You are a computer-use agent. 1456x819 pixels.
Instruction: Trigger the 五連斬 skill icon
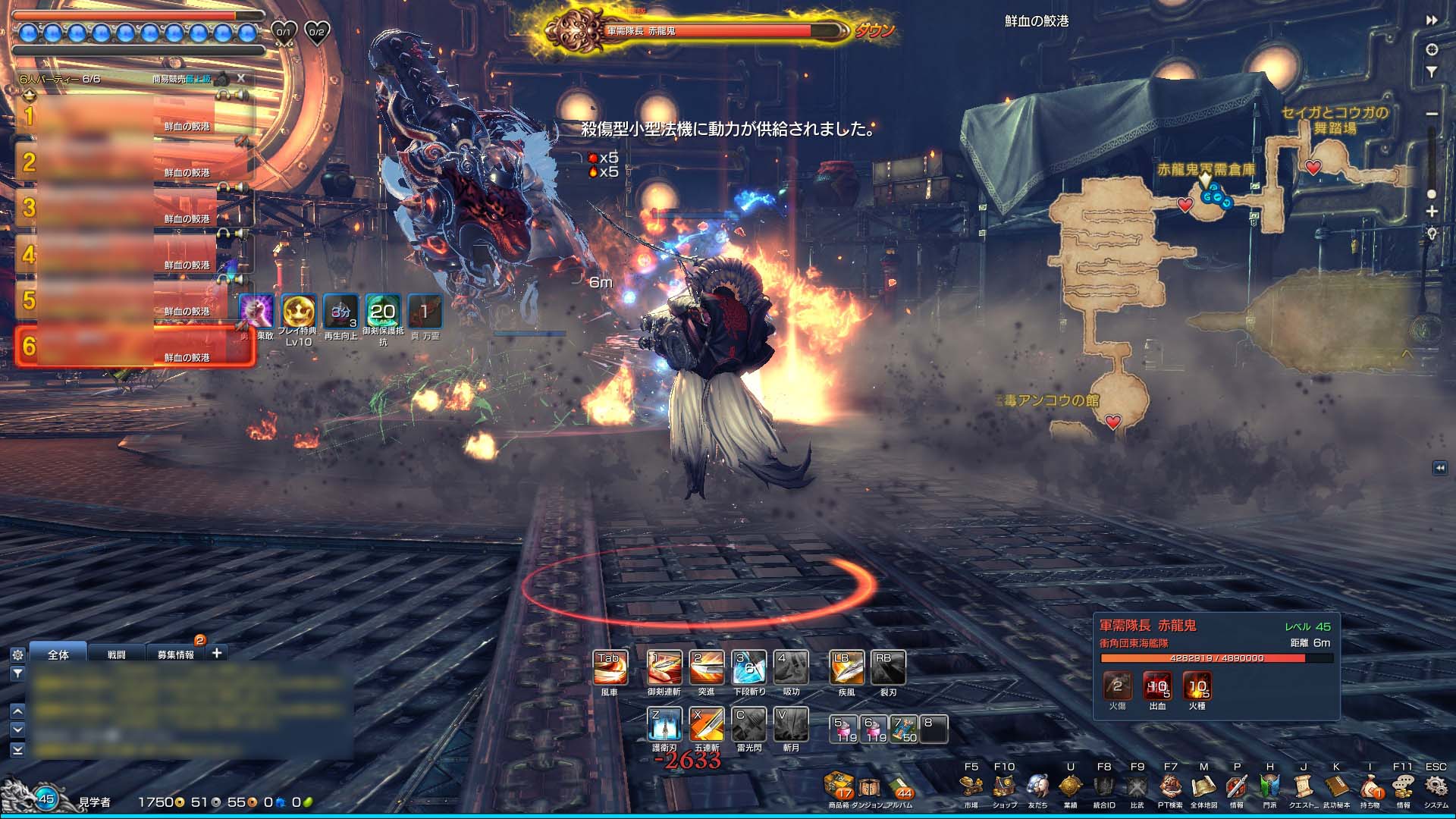click(x=706, y=724)
